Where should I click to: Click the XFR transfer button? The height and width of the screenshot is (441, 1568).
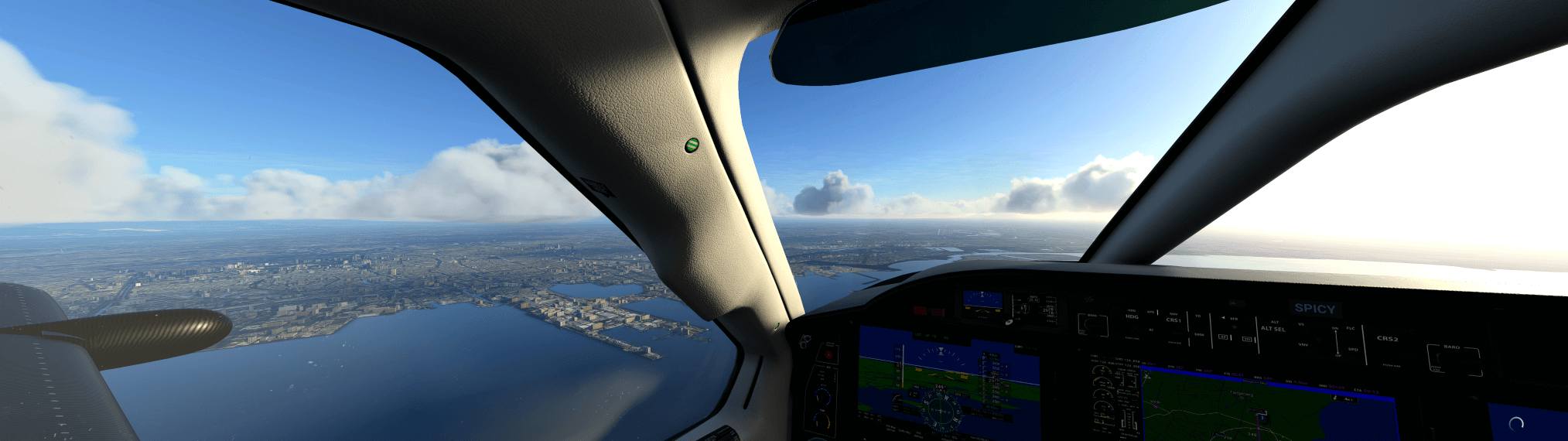(x=1233, y=319)
